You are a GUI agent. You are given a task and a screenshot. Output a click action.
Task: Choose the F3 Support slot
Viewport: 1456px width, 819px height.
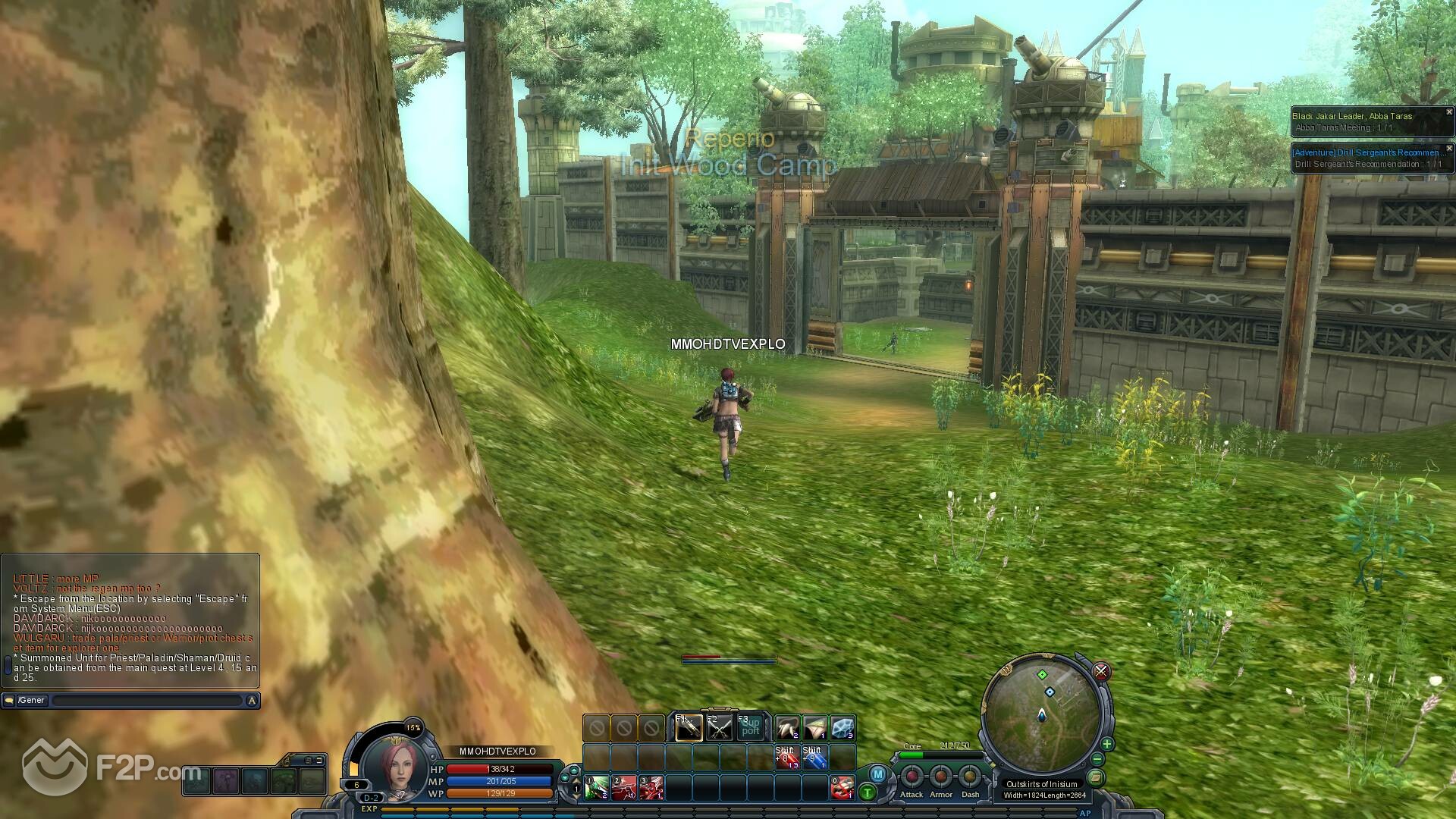(x=750, y=728)
